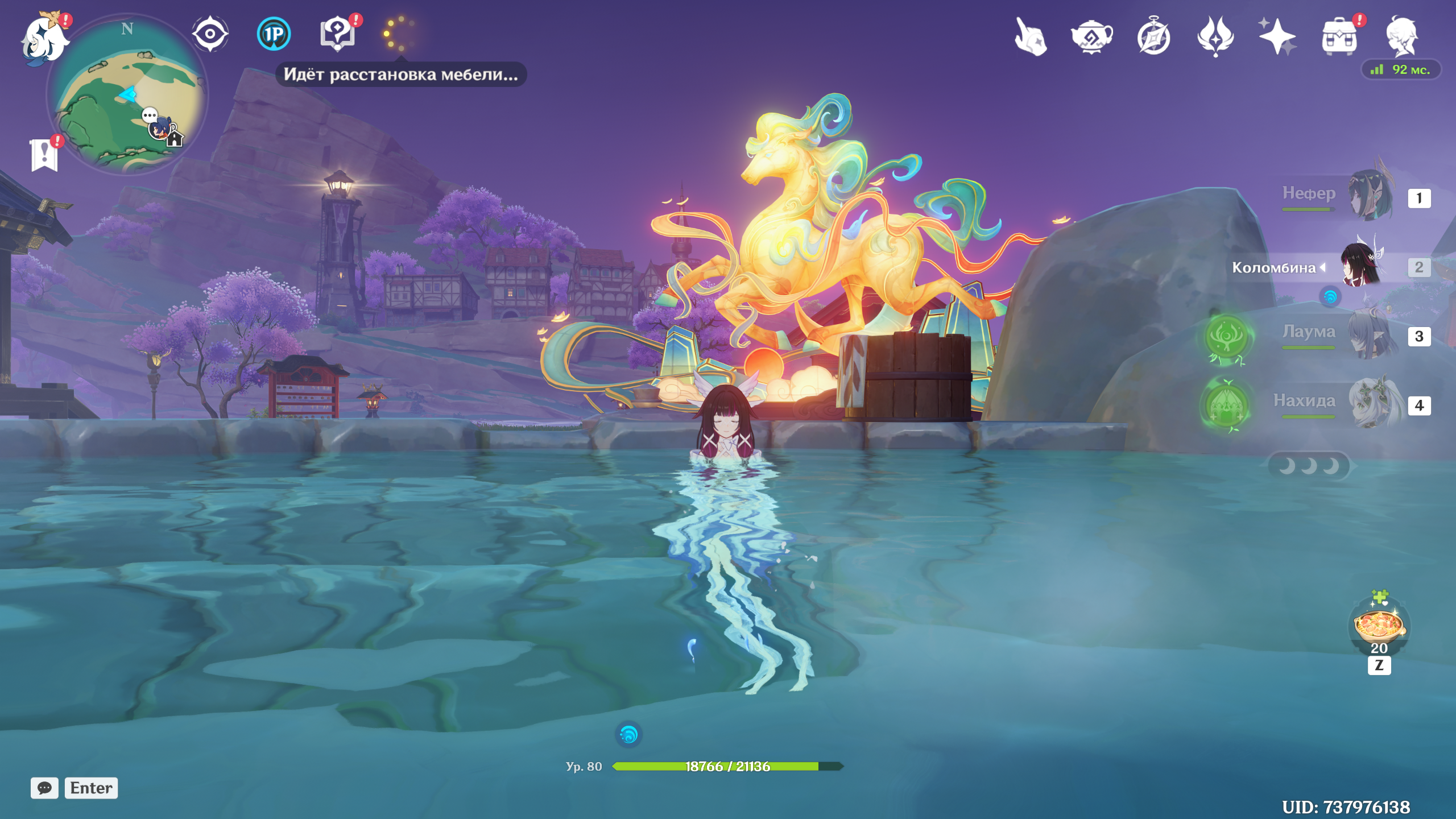Use the food dish quick-slot item
The height and width of the screenshot is (819, 1456).
[1379, 626]
